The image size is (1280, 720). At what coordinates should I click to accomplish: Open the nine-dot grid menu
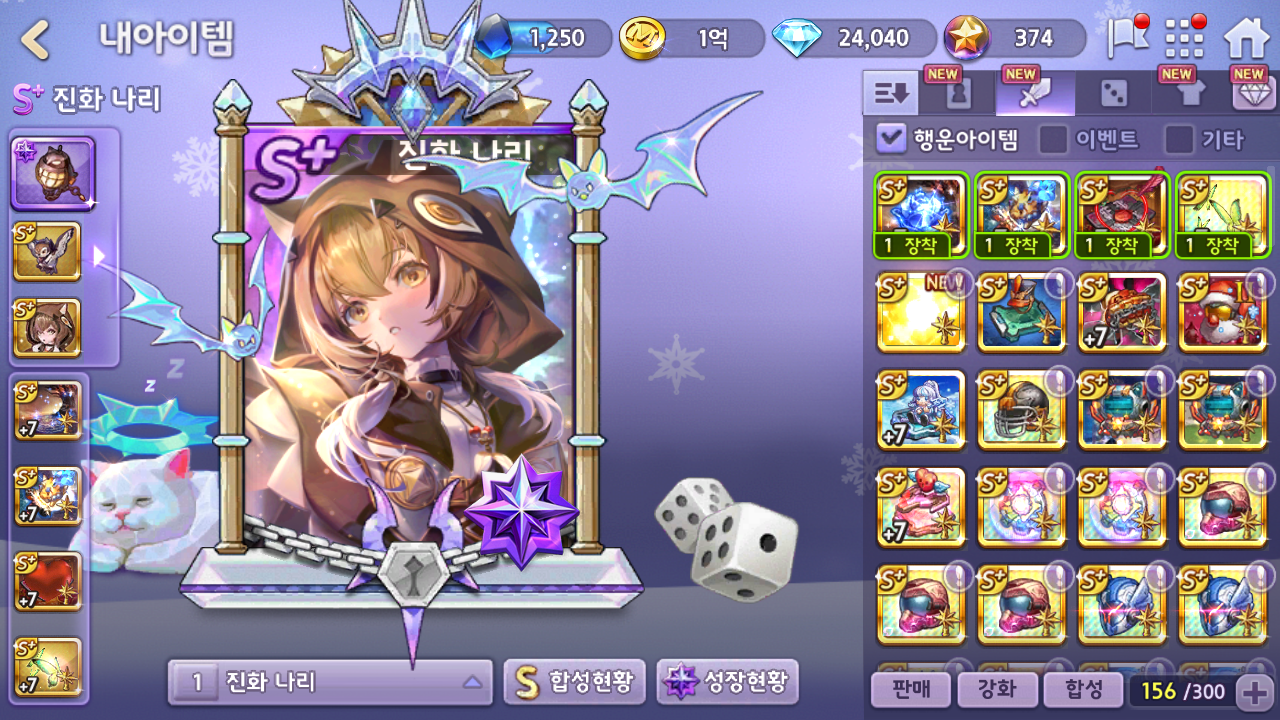point(1185,39)
